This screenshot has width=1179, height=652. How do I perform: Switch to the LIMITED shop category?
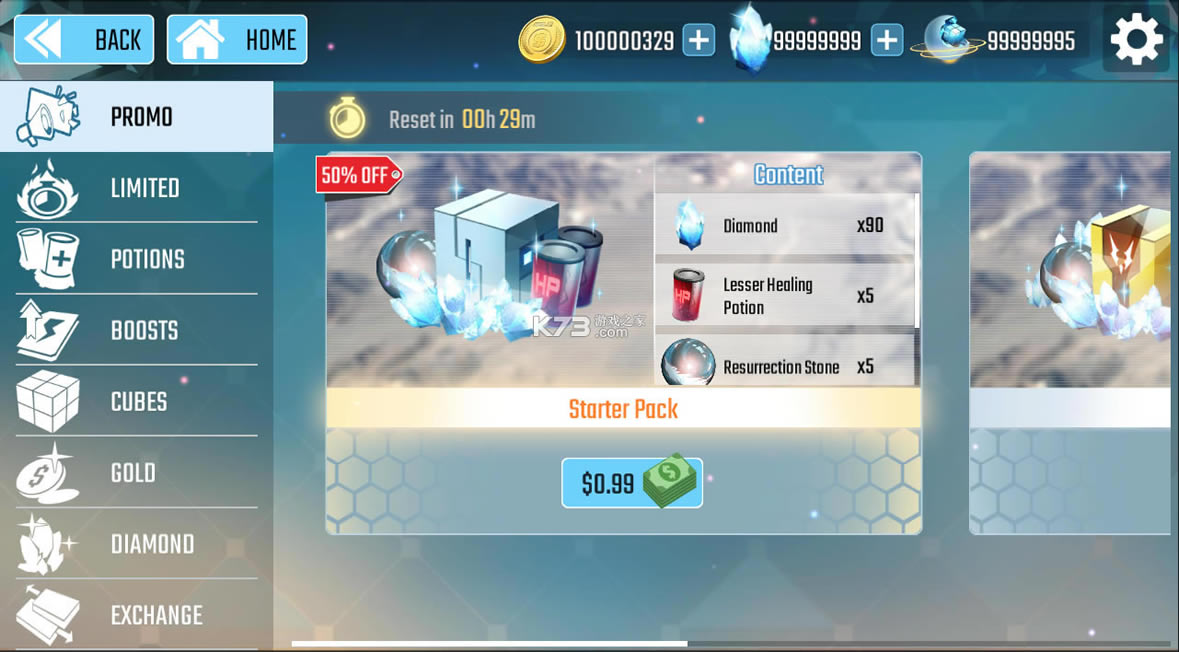pyautogui.click(x=136, y=188)
